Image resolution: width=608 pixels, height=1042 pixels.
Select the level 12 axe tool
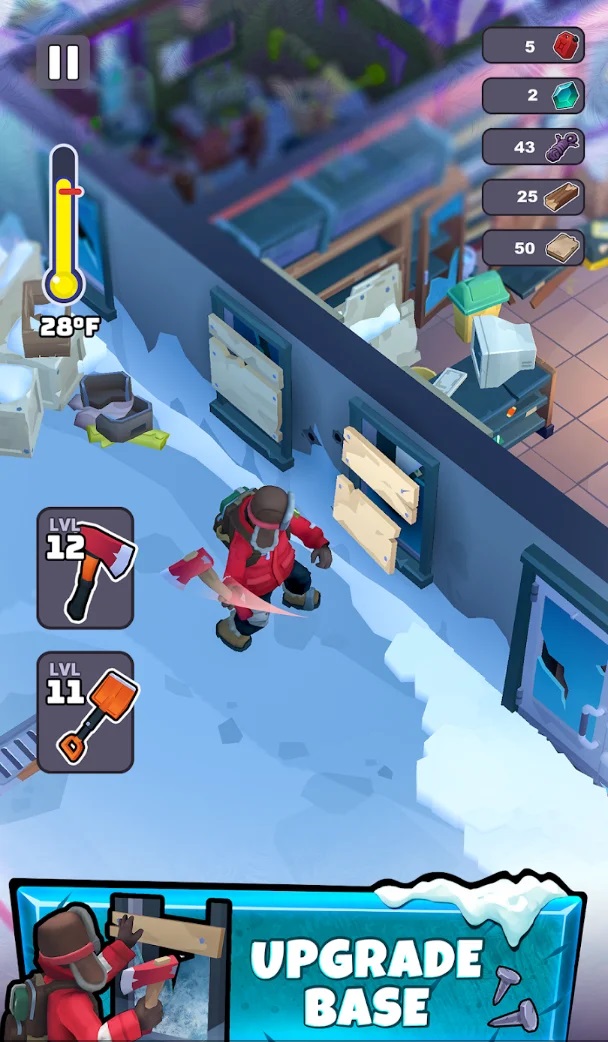click(x=85, y=567)
